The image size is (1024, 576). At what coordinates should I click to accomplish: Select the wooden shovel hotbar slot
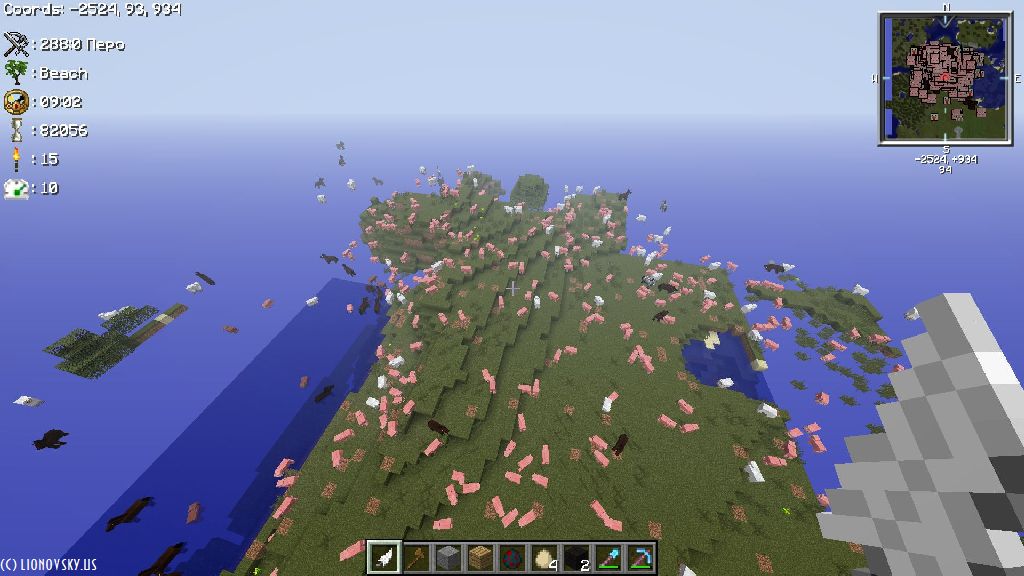pyautogui.click(x=415, y=557)
